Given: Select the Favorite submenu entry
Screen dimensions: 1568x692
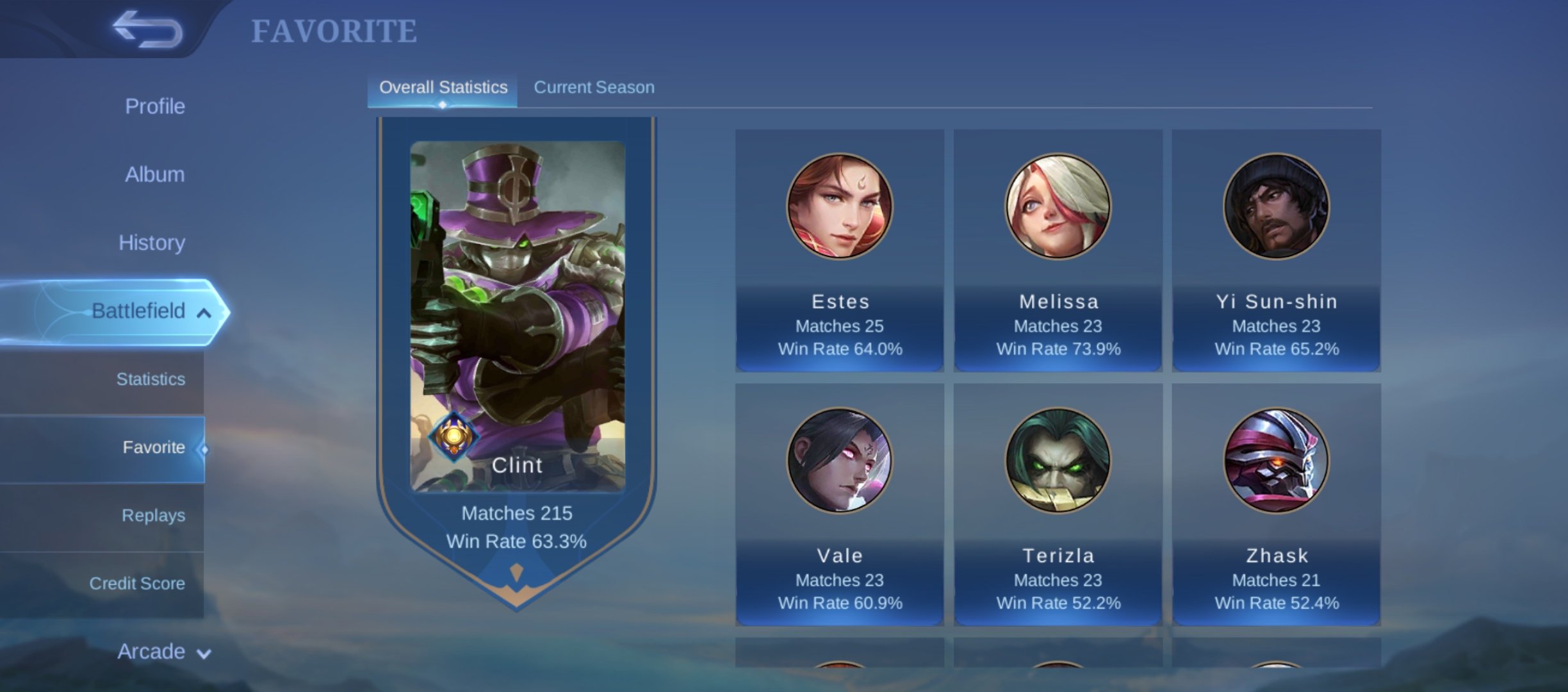Looking at the screenshot, I should (153, 447).
